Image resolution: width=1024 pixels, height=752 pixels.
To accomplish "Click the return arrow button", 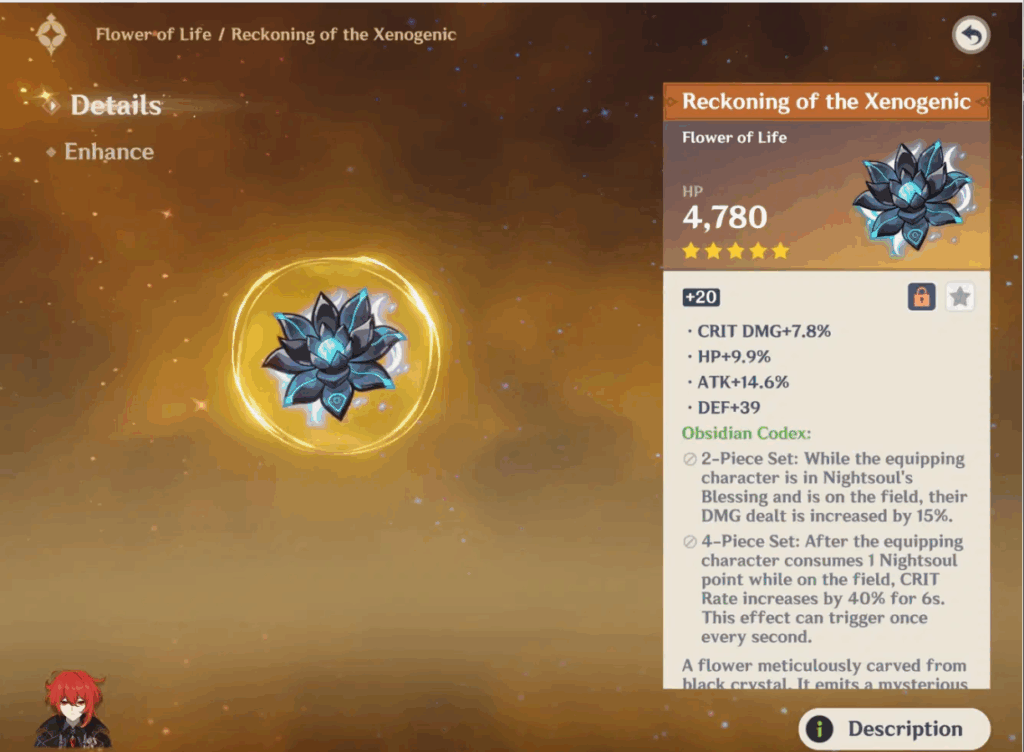I will pyautogui.click(x=970, y=36).
